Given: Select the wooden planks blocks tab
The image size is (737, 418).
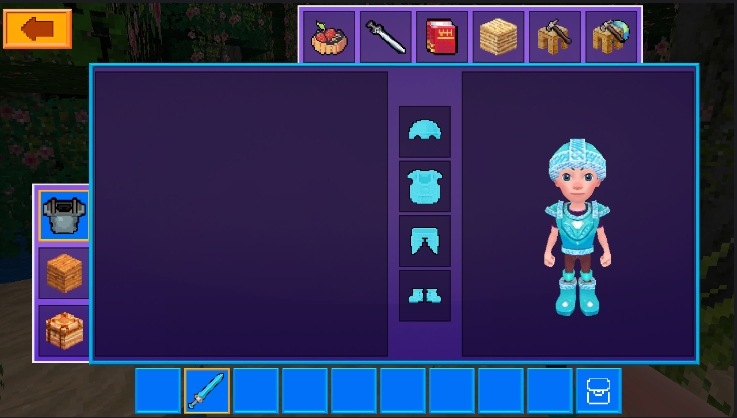Looking at the screenshot, I should pyautogui.click(x=498, y=37).
